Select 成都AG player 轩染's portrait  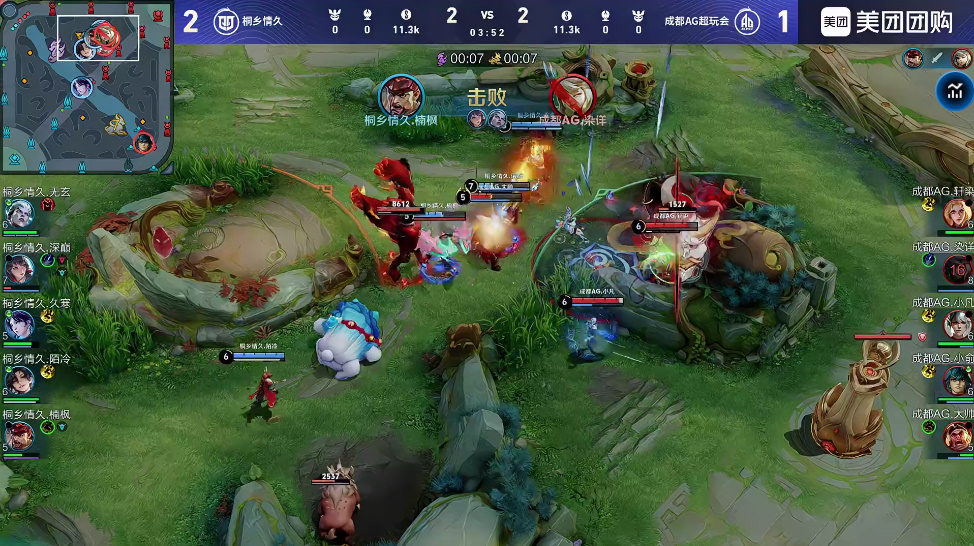point(956,213)
